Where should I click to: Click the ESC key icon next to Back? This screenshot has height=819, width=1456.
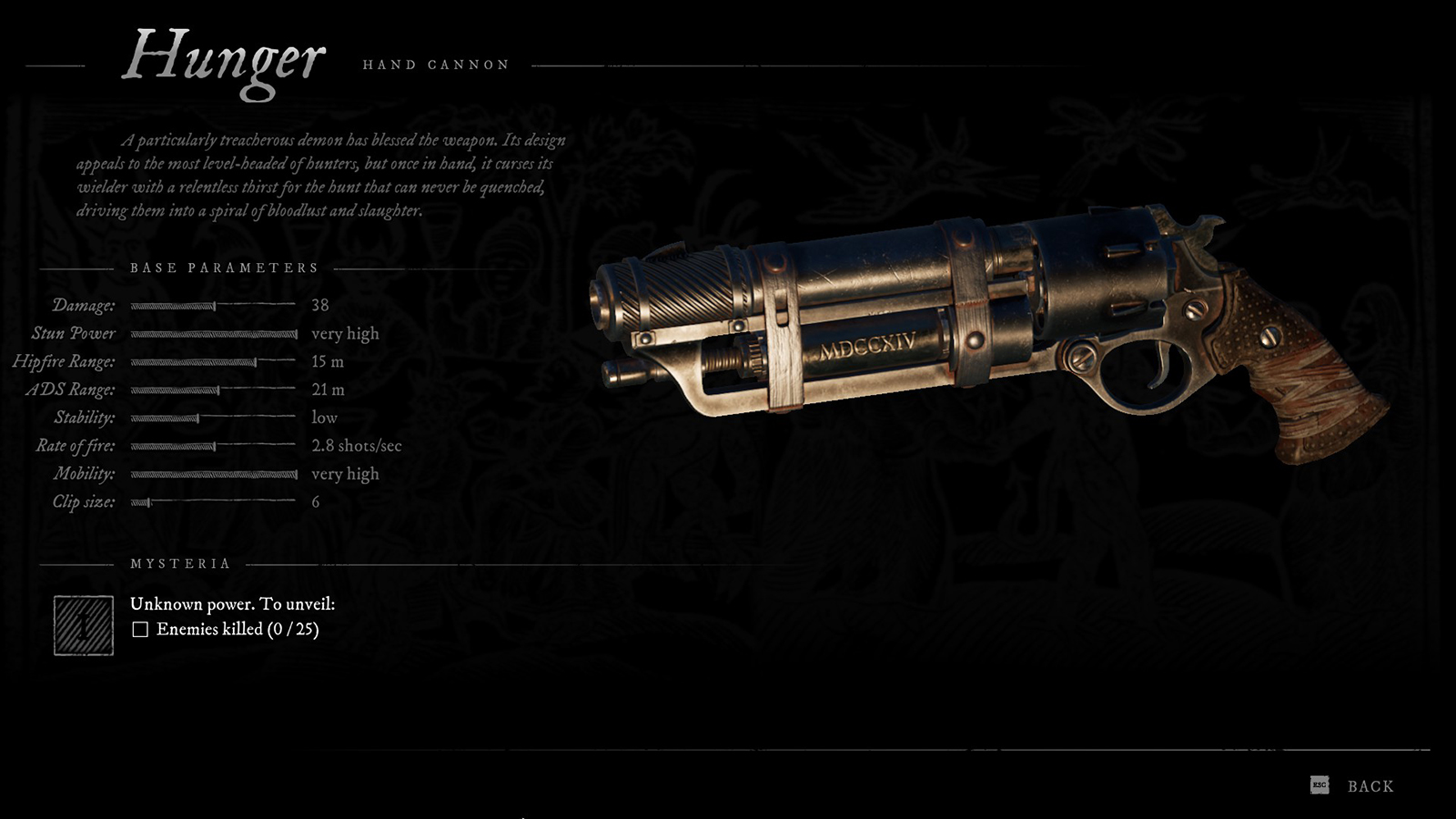tap(1319, 784)
